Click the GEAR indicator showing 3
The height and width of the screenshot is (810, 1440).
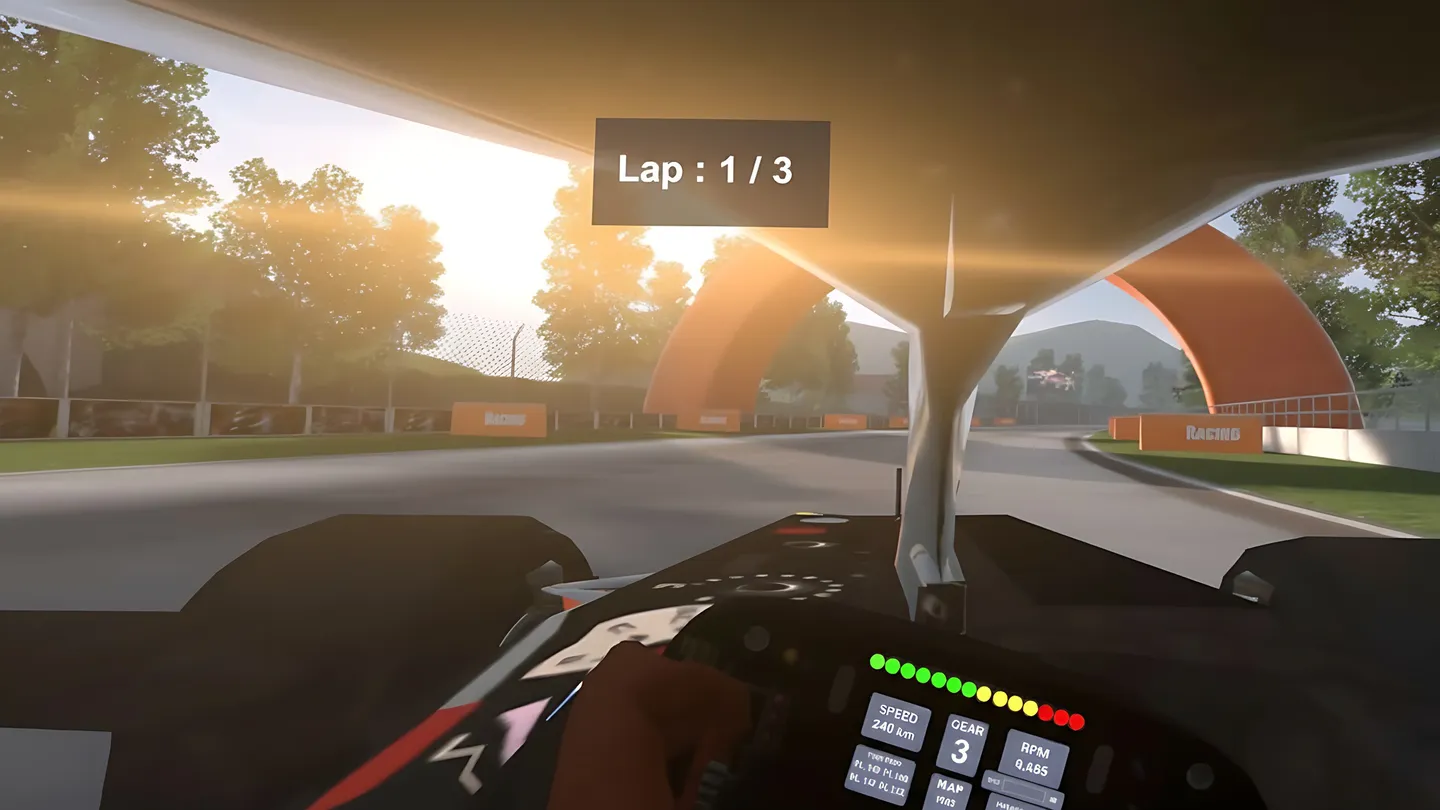coord(966,741)
